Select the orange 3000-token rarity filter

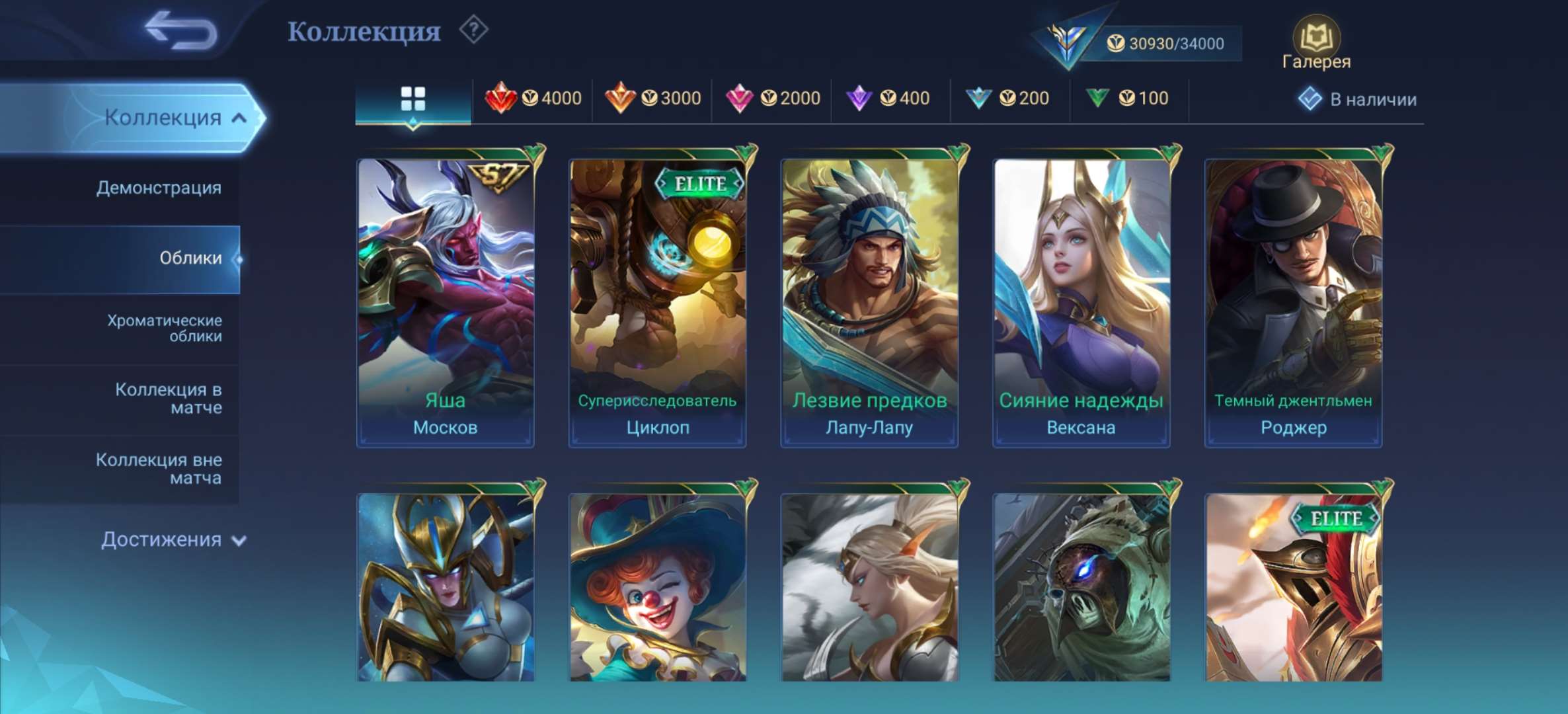tap(654, 98)
